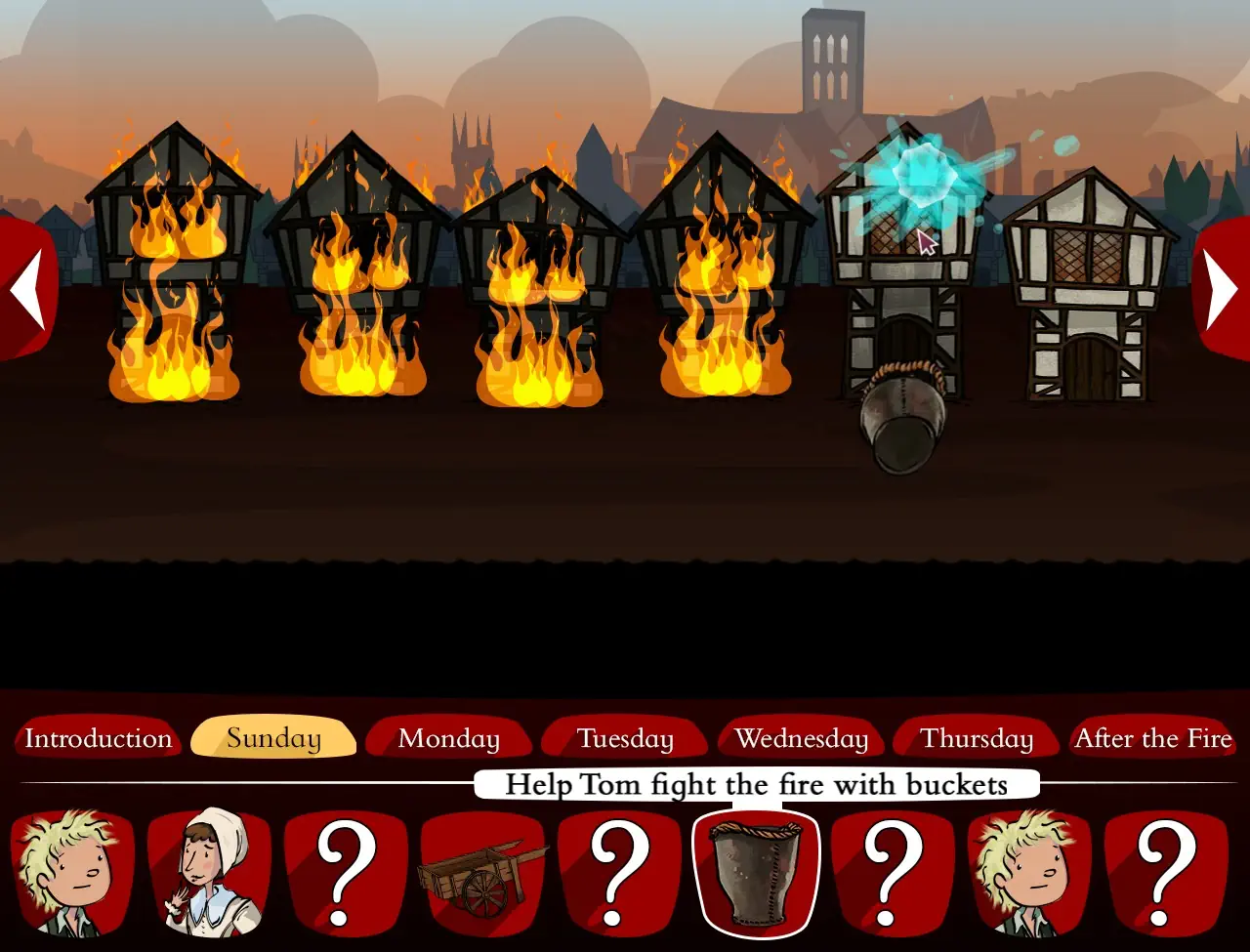The image size is (1250, 952).
Task: Open the Thursday tab
Action: [x=977, y=739]
